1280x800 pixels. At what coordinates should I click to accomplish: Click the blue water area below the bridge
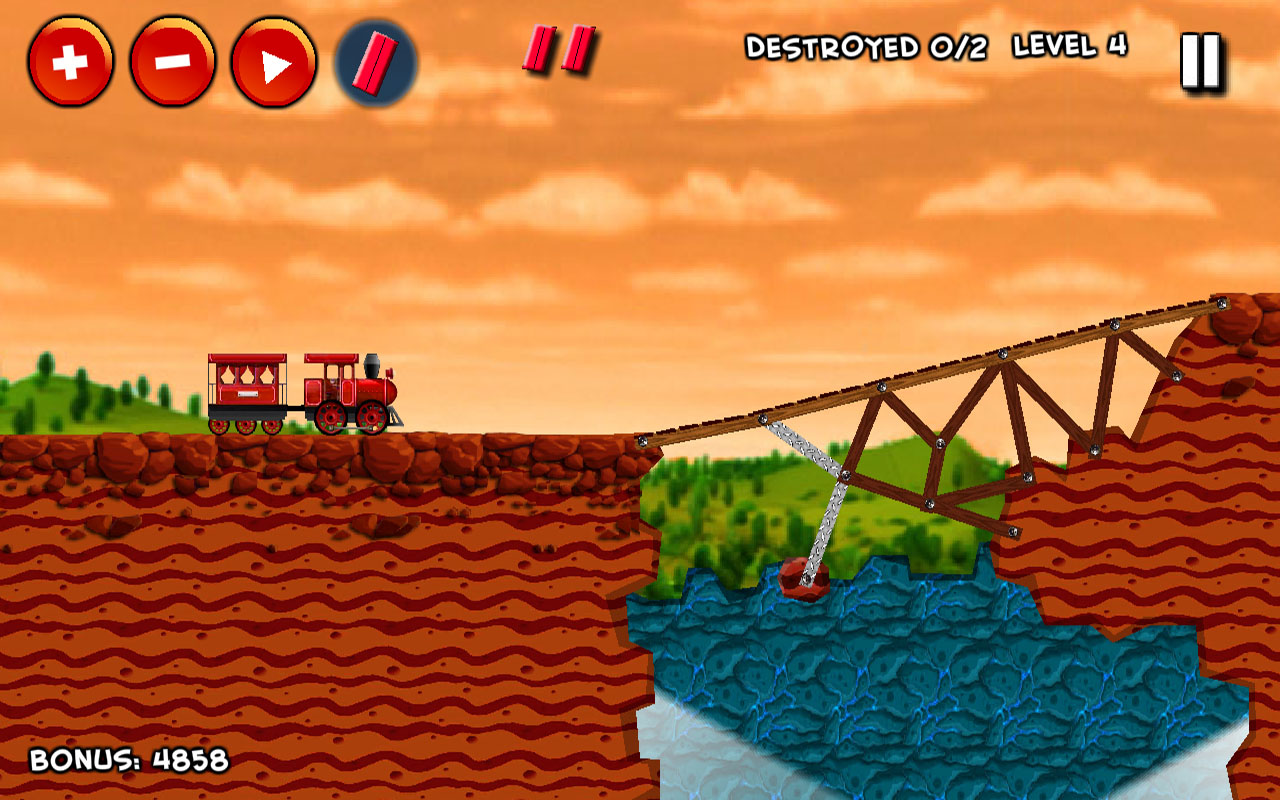[x=900, y=670]
